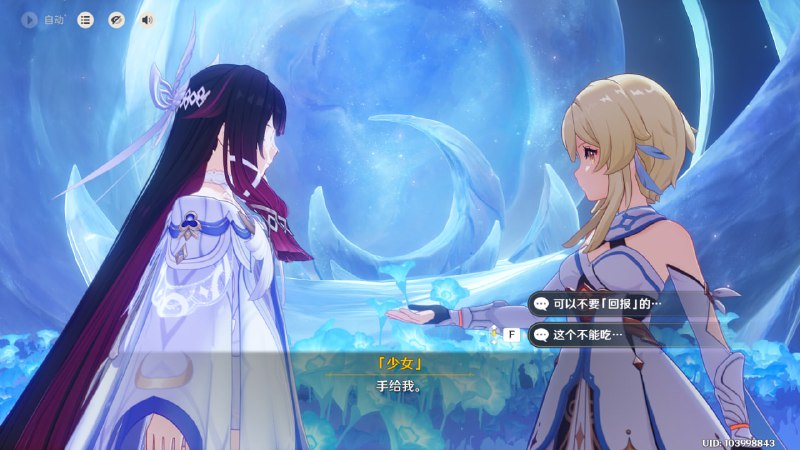Image resolution: width=800 pixels, height=450 pixels.
Task: Click the speaker voice-over icon
Action: pyautogui.click(x=147, y=19)
